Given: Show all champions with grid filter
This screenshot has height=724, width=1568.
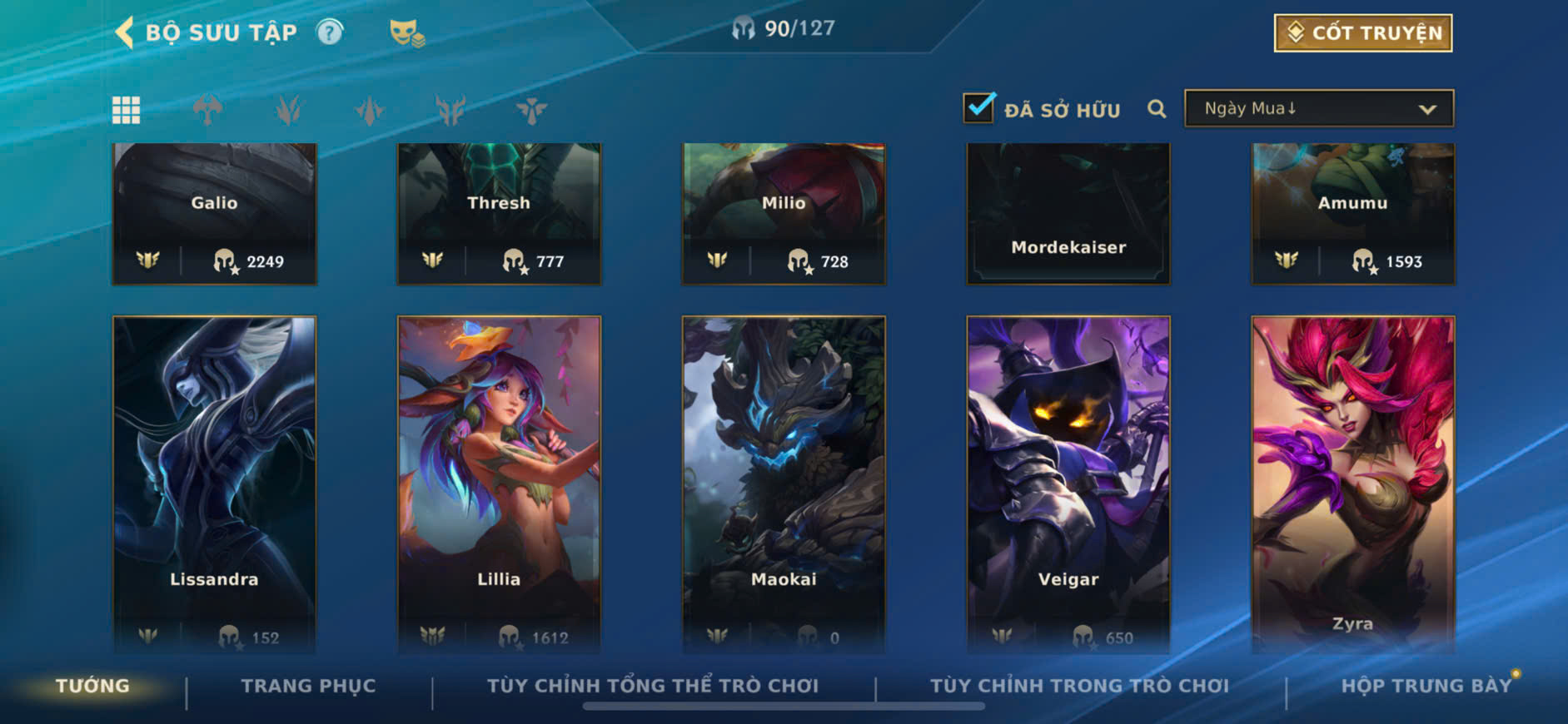Looking at the screenshot, I should (126, 110).
